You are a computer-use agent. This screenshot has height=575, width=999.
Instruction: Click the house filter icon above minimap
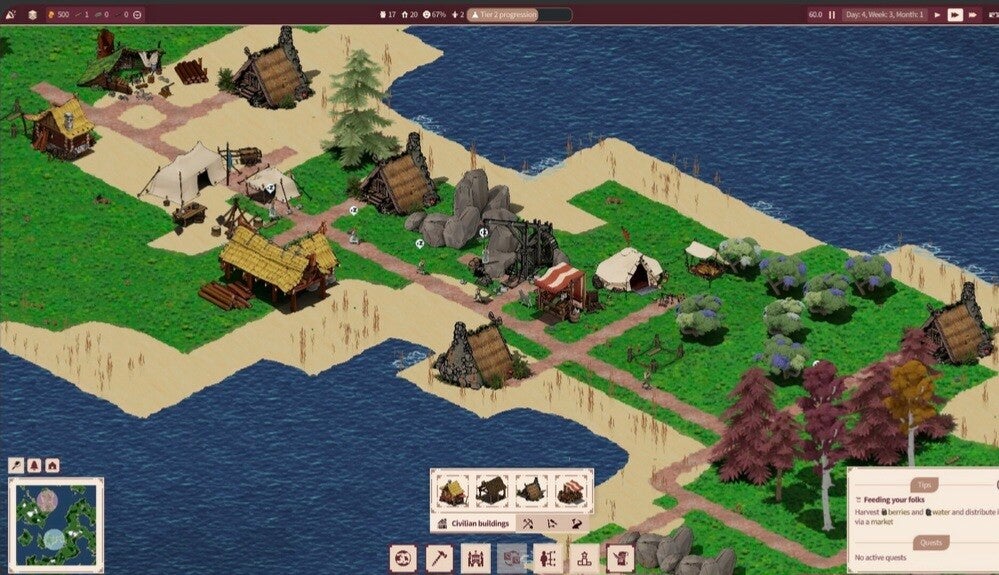pos(52,466)
